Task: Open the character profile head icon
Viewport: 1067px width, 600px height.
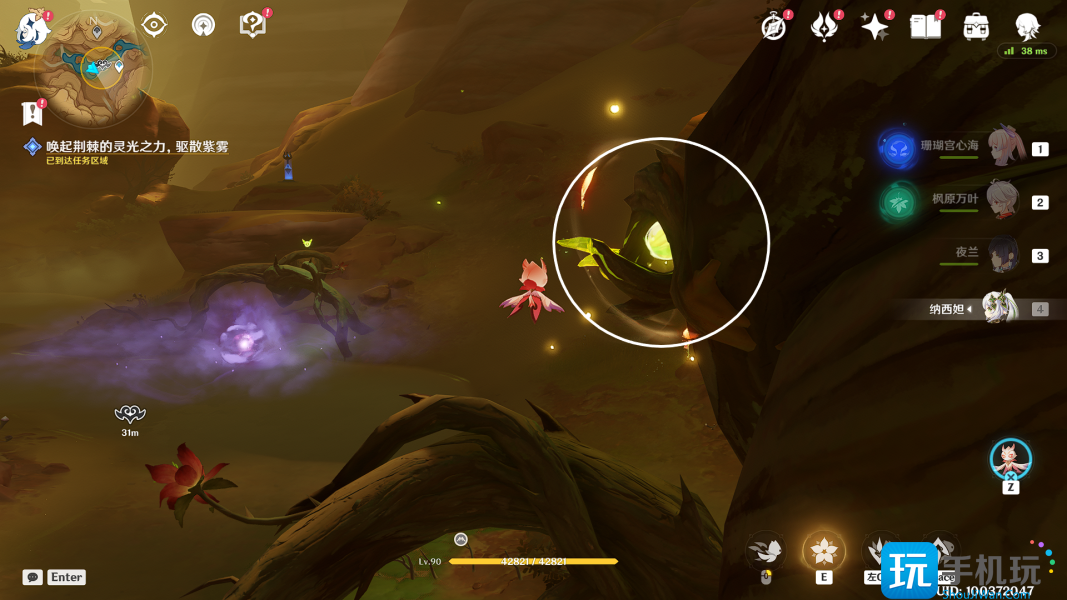Action: (1027, 27)
